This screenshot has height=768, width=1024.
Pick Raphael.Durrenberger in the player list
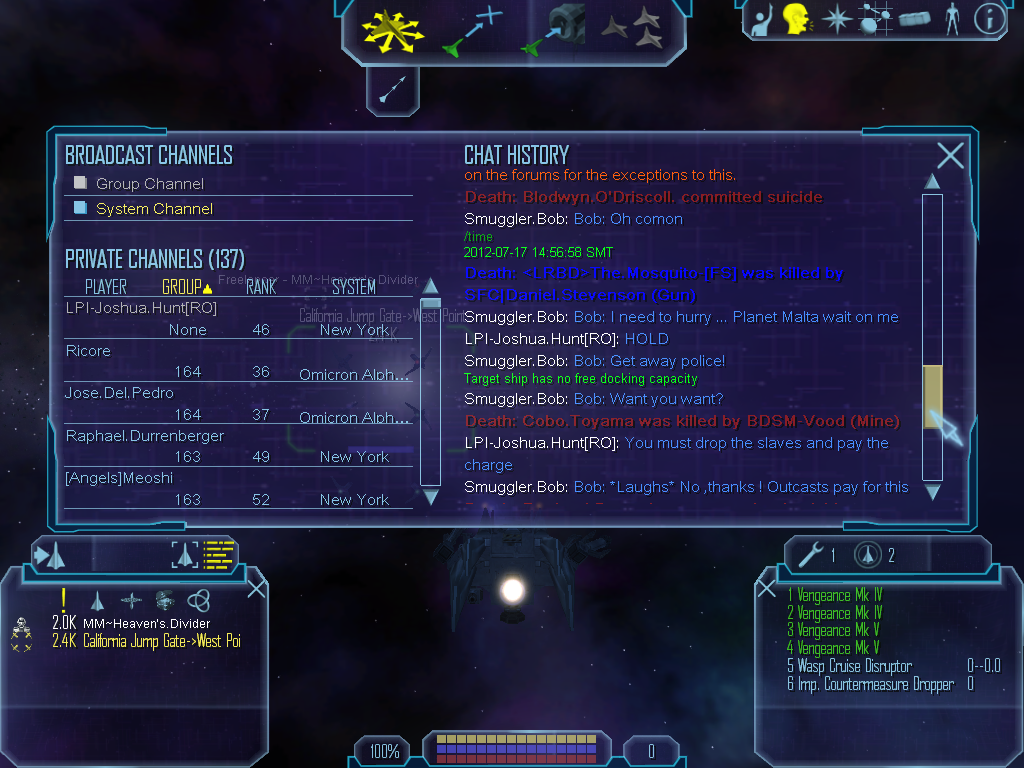pos(145,436)
